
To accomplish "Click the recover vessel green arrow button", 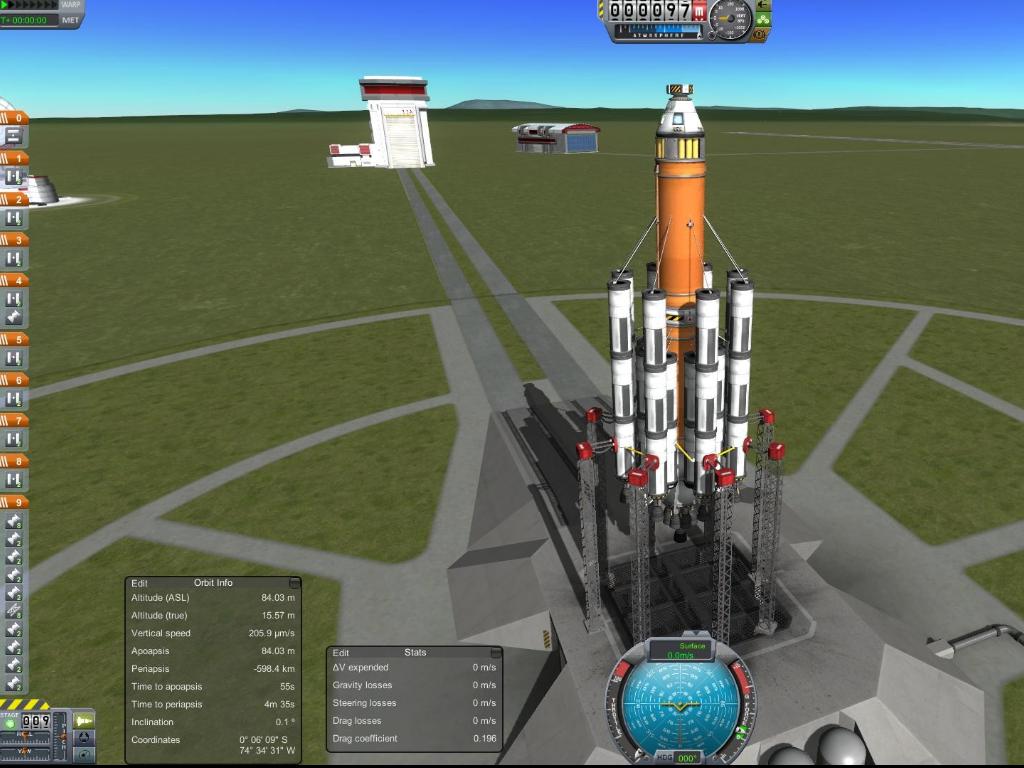I will click(764, 5).
